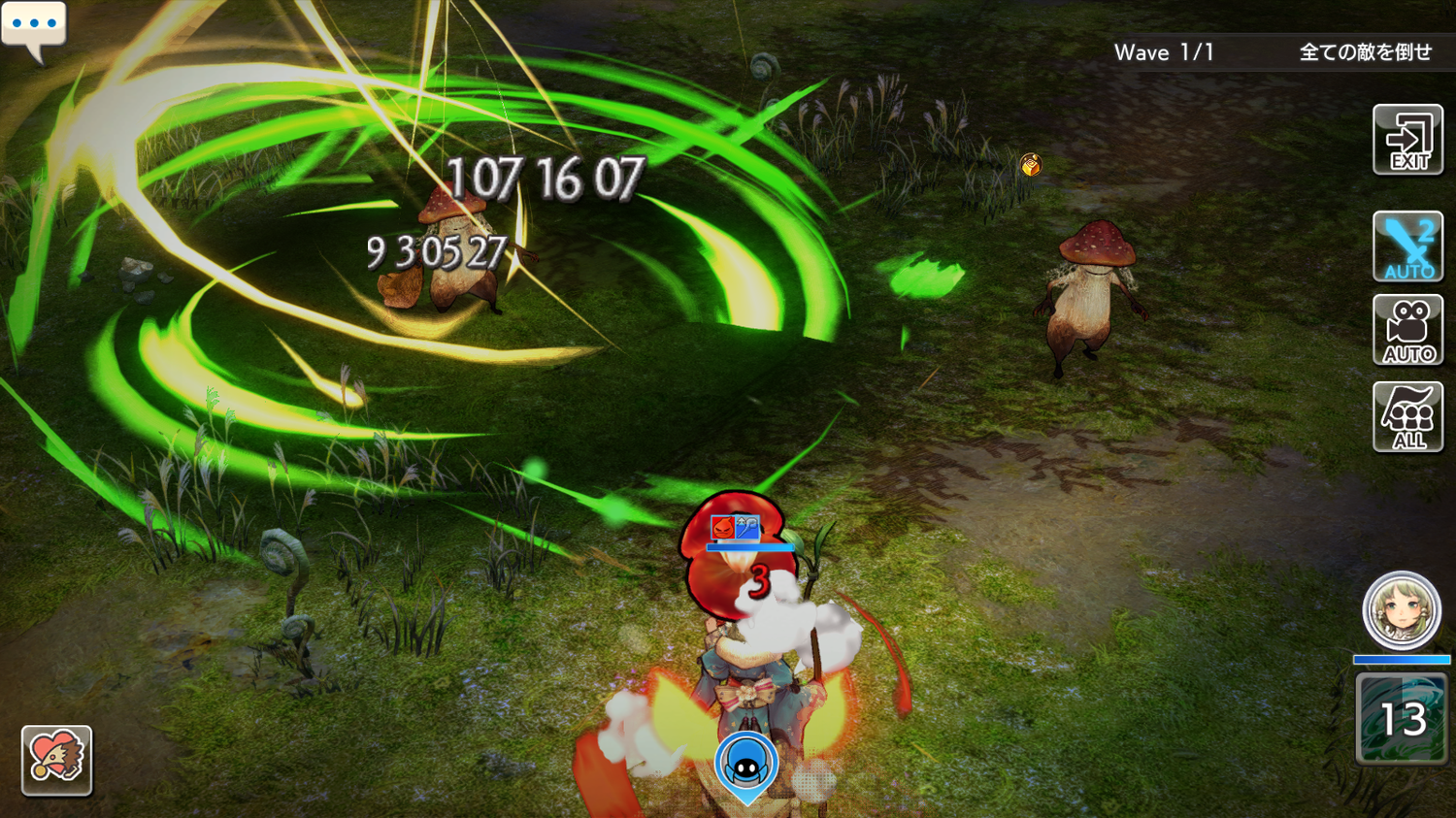Image resolution: width=1456 pixels, height=818 pixels.
Task: Activate the skill card numbered 13
Action: [1401, 719]
